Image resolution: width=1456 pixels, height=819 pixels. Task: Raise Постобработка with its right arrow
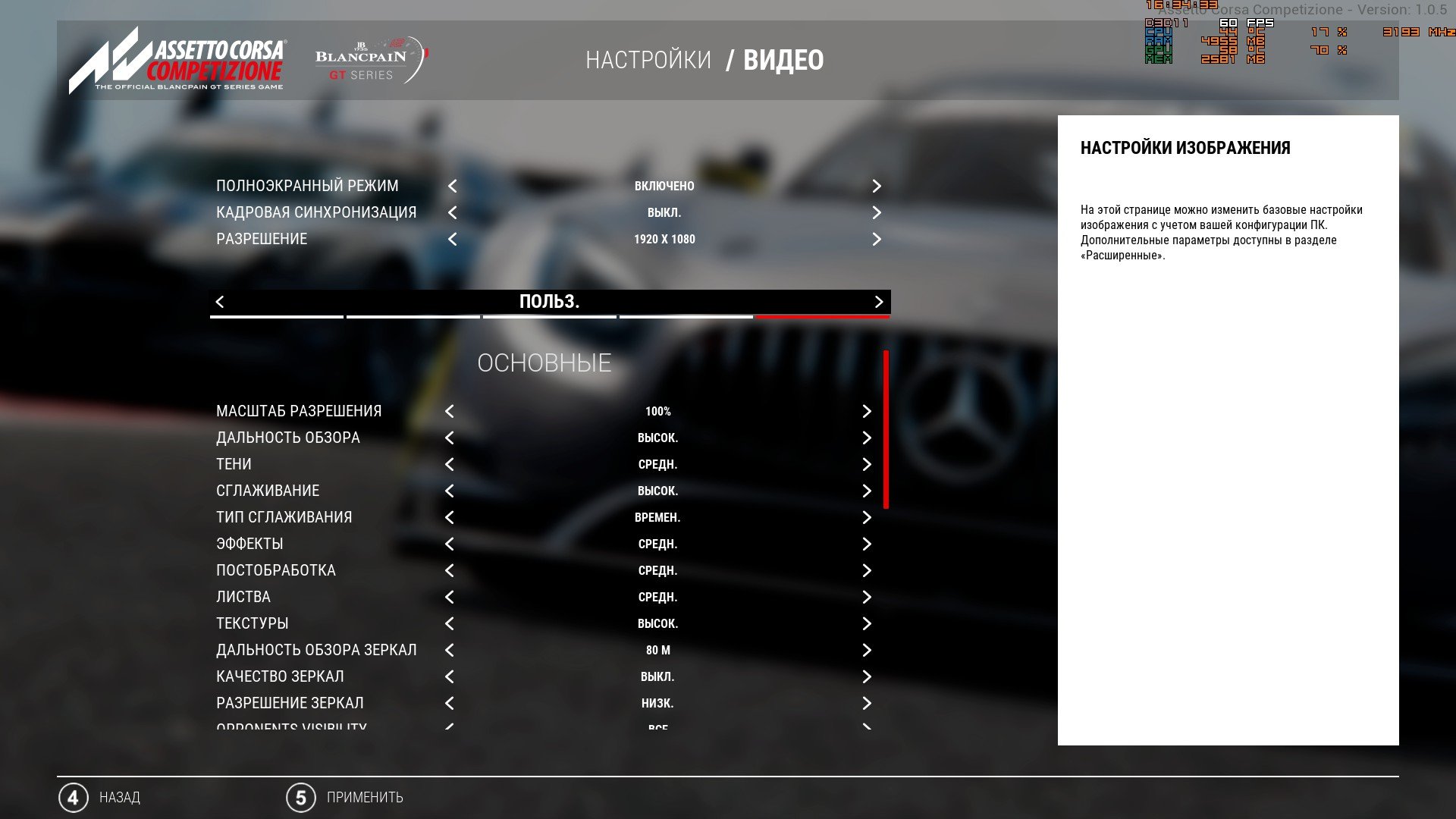(867, 571)
